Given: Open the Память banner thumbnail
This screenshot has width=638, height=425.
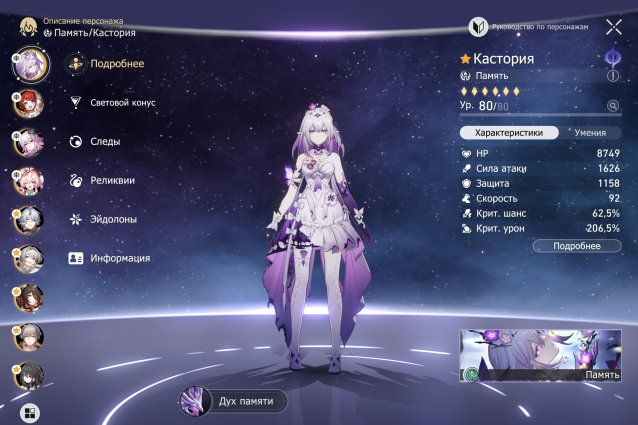Looking at the screenshot, I should 540,356.
